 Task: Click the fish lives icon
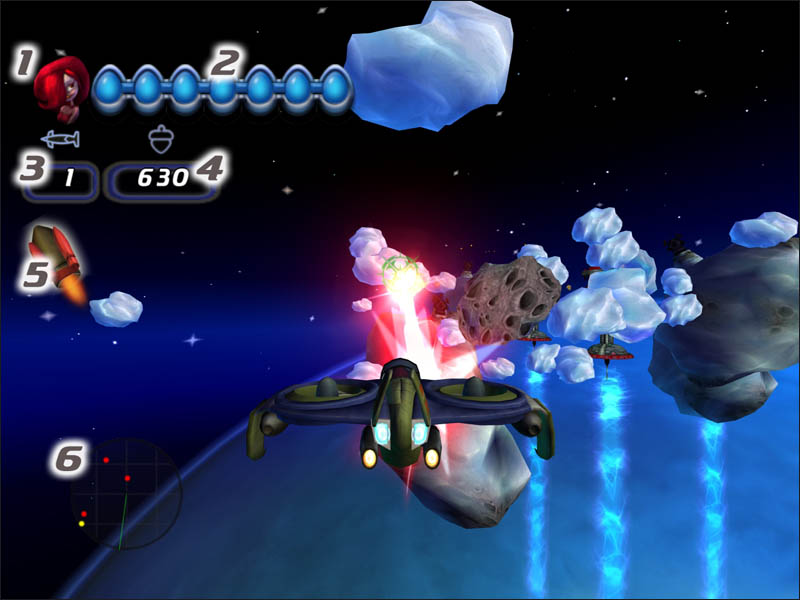click(x=60, y=138)
